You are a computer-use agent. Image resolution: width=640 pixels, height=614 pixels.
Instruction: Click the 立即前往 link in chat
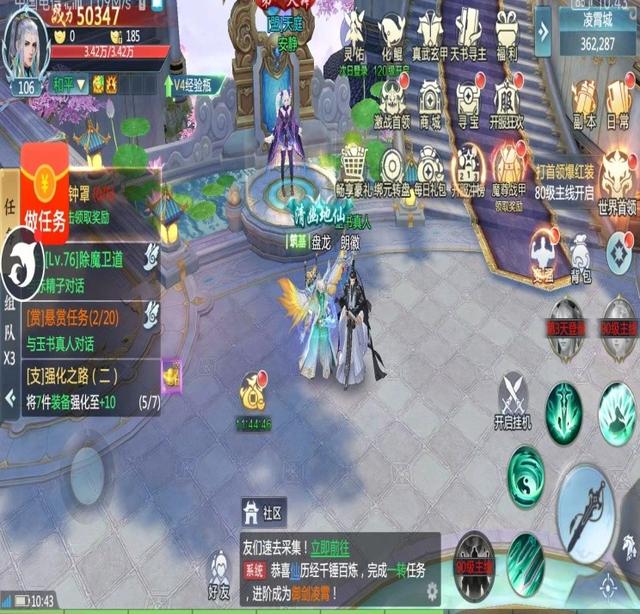331,548
